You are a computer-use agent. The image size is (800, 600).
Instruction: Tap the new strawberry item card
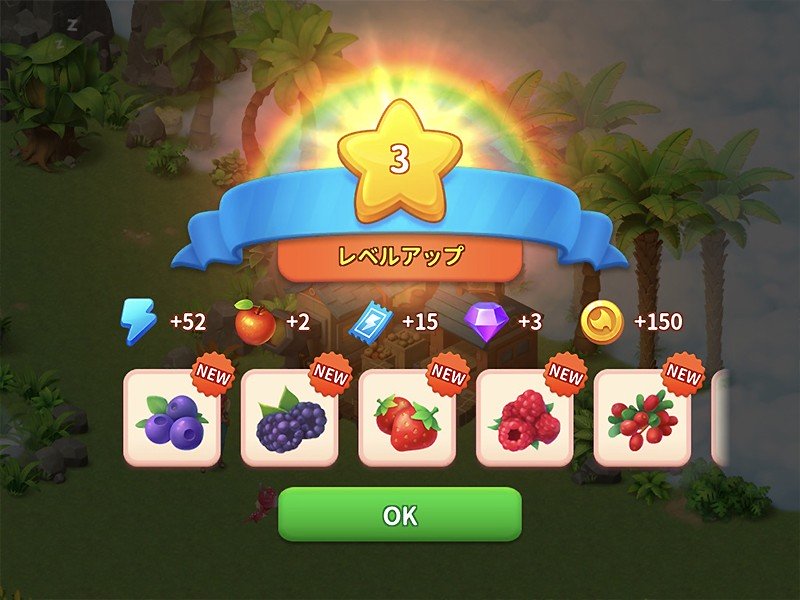407,418
